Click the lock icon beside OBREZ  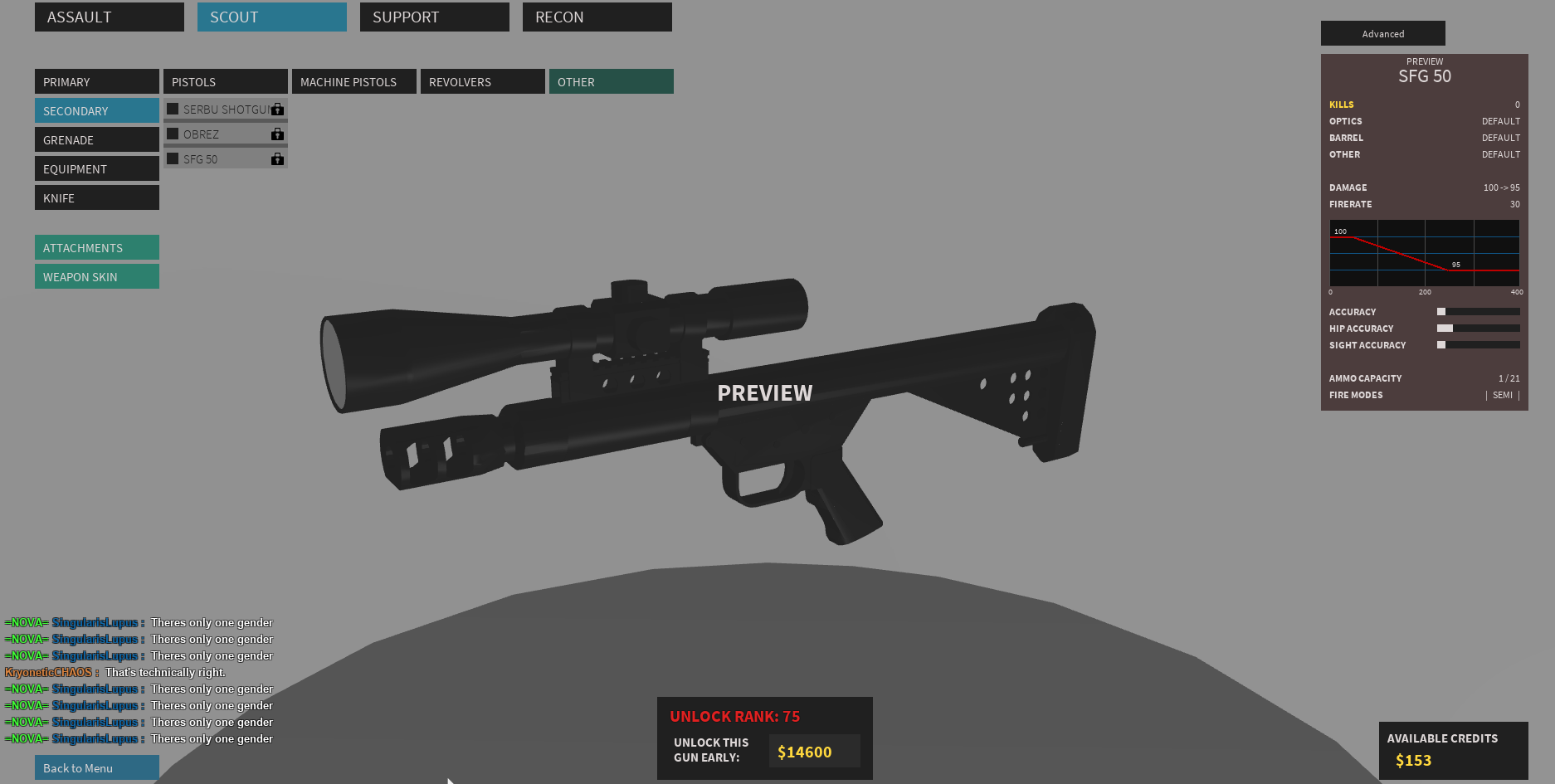[278, 134]
